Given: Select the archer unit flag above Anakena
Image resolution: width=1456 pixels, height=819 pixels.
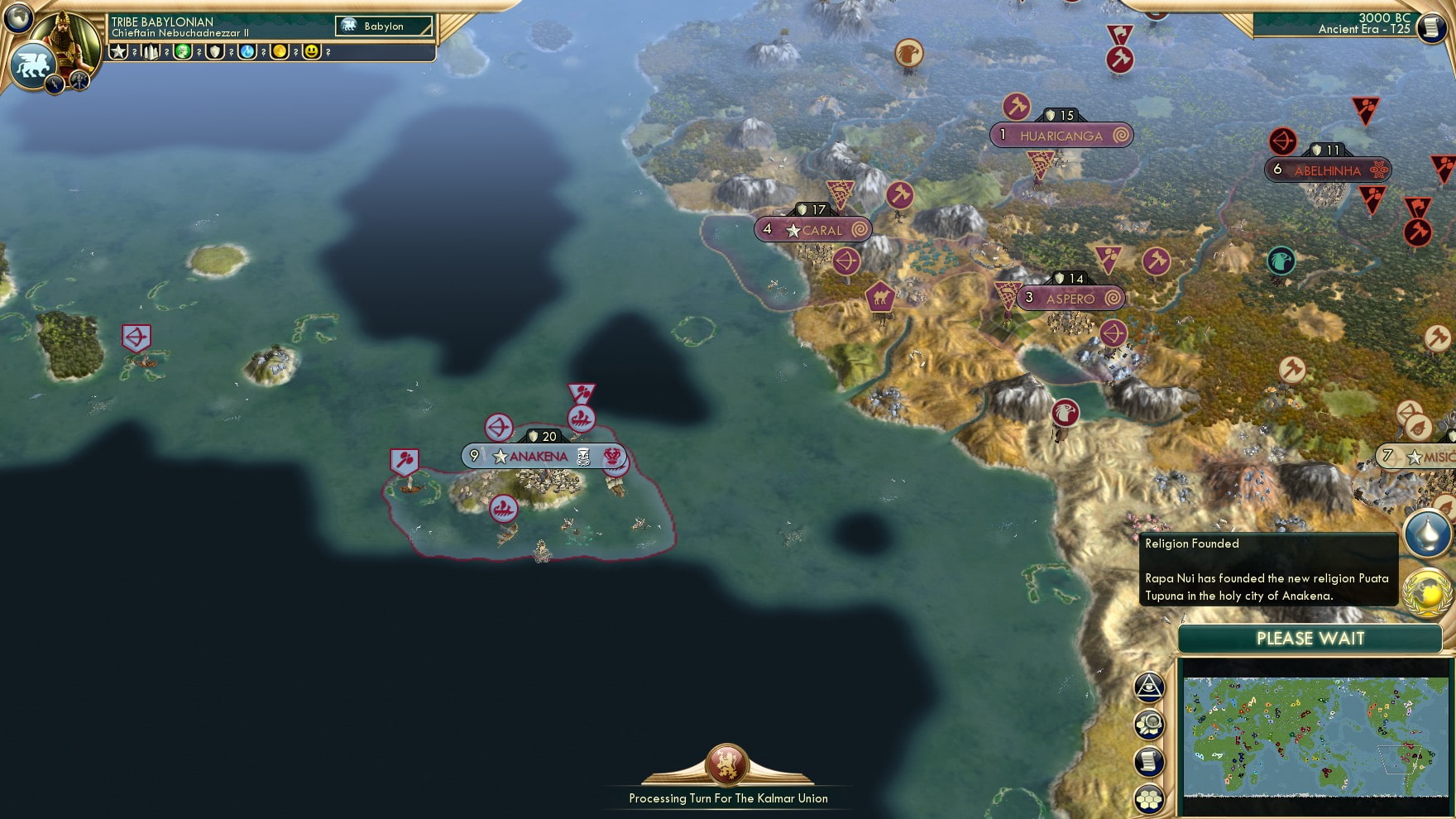Looking at the screenshot, I should [499, 424].
